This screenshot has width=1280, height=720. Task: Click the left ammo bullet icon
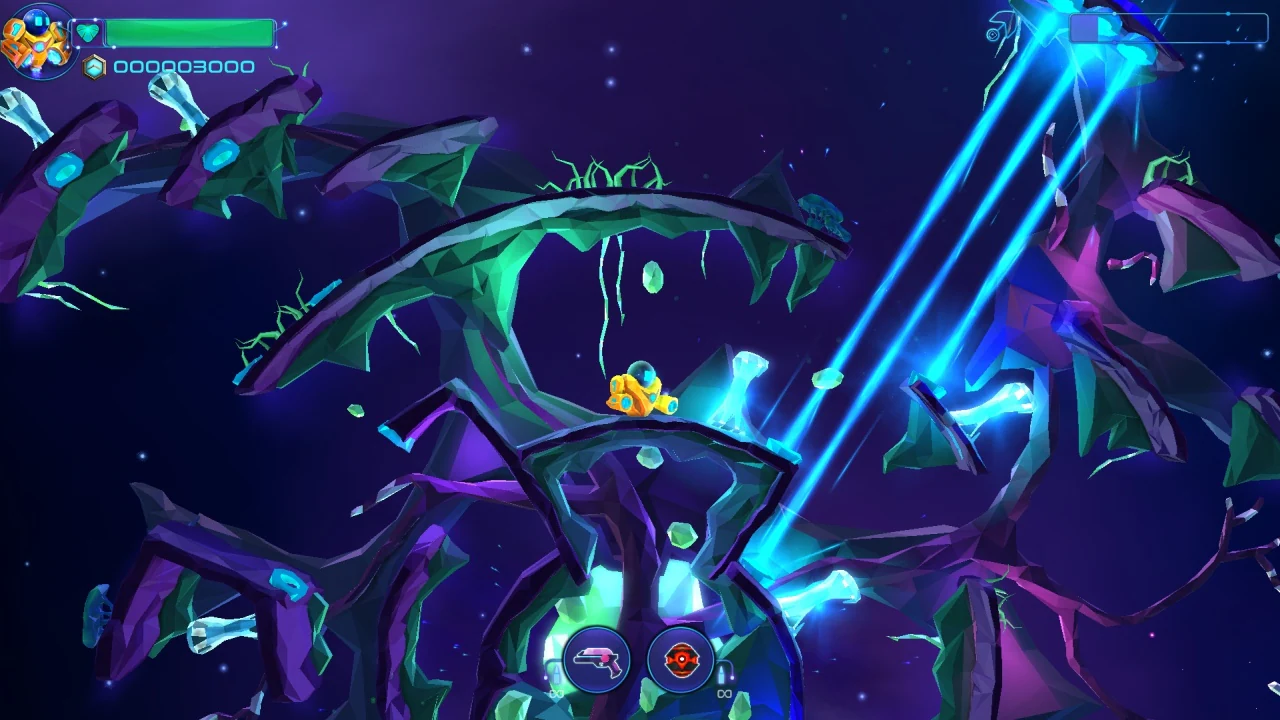(x=557, y=672)
